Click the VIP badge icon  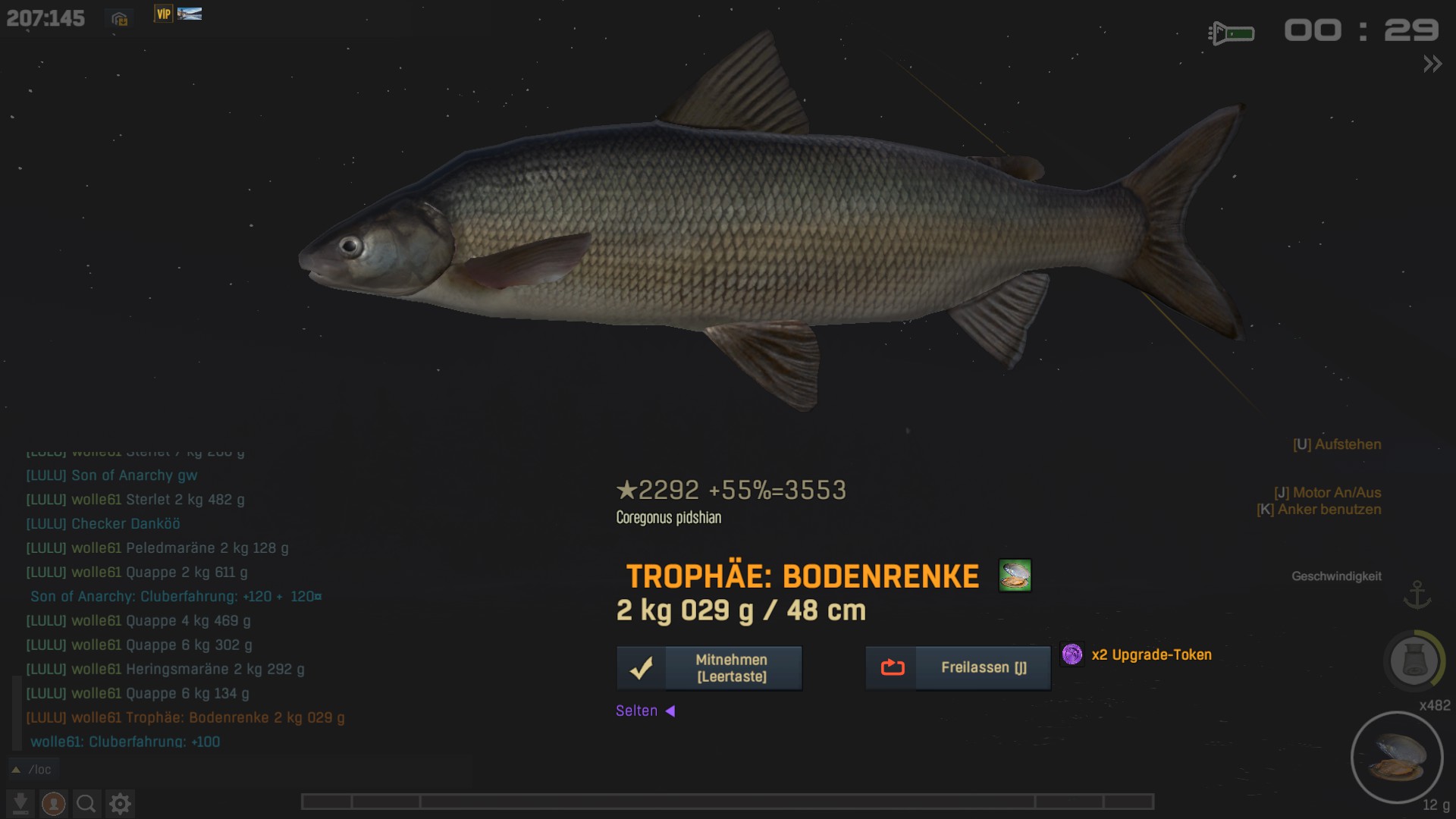coord(163,14)
